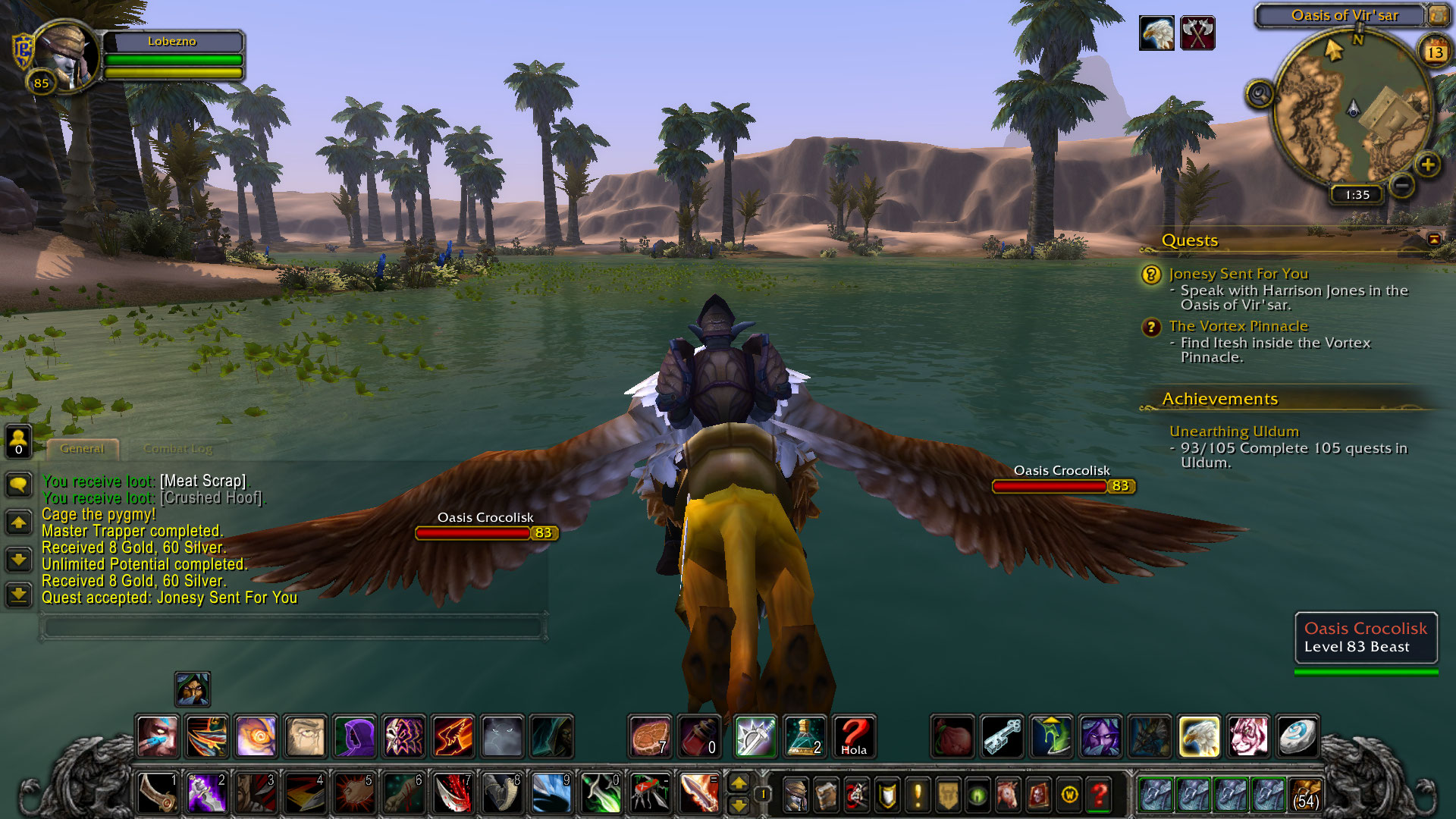Zoom in the minimap with the plus button
1456x819 pixels.
click(1427, 165)
